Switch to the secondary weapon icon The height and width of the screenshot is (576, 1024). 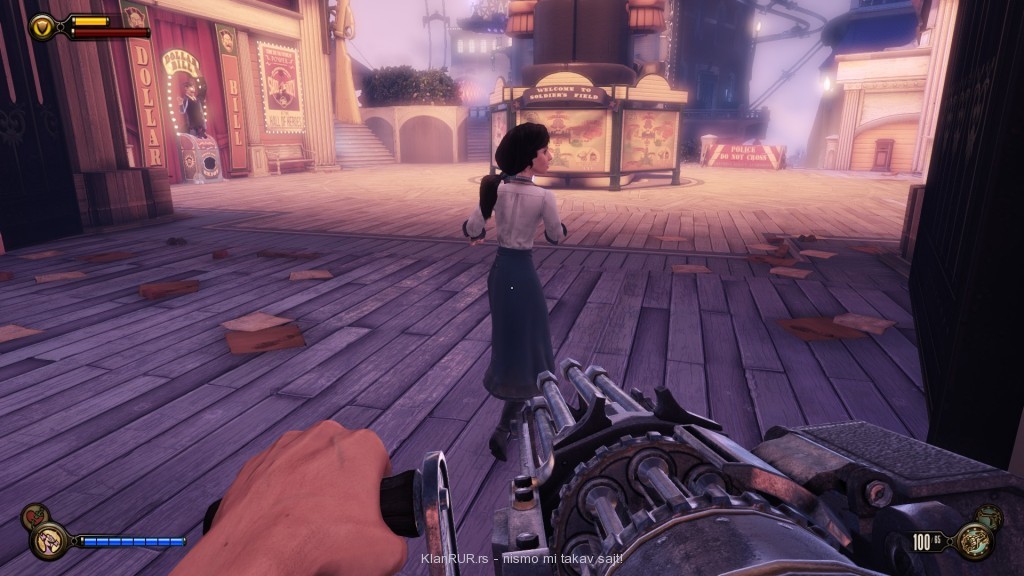point(988,517)
